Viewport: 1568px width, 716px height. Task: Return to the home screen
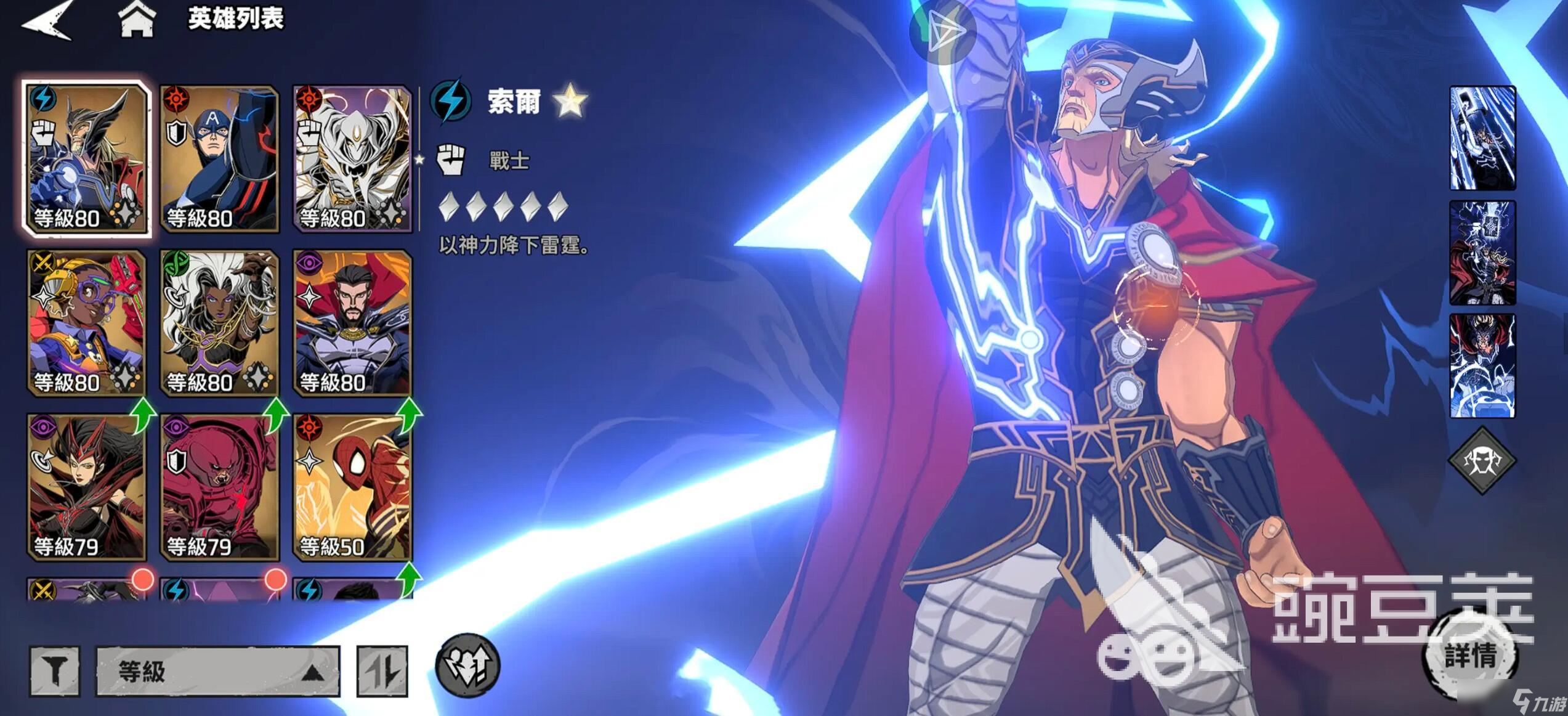(137, 19)
